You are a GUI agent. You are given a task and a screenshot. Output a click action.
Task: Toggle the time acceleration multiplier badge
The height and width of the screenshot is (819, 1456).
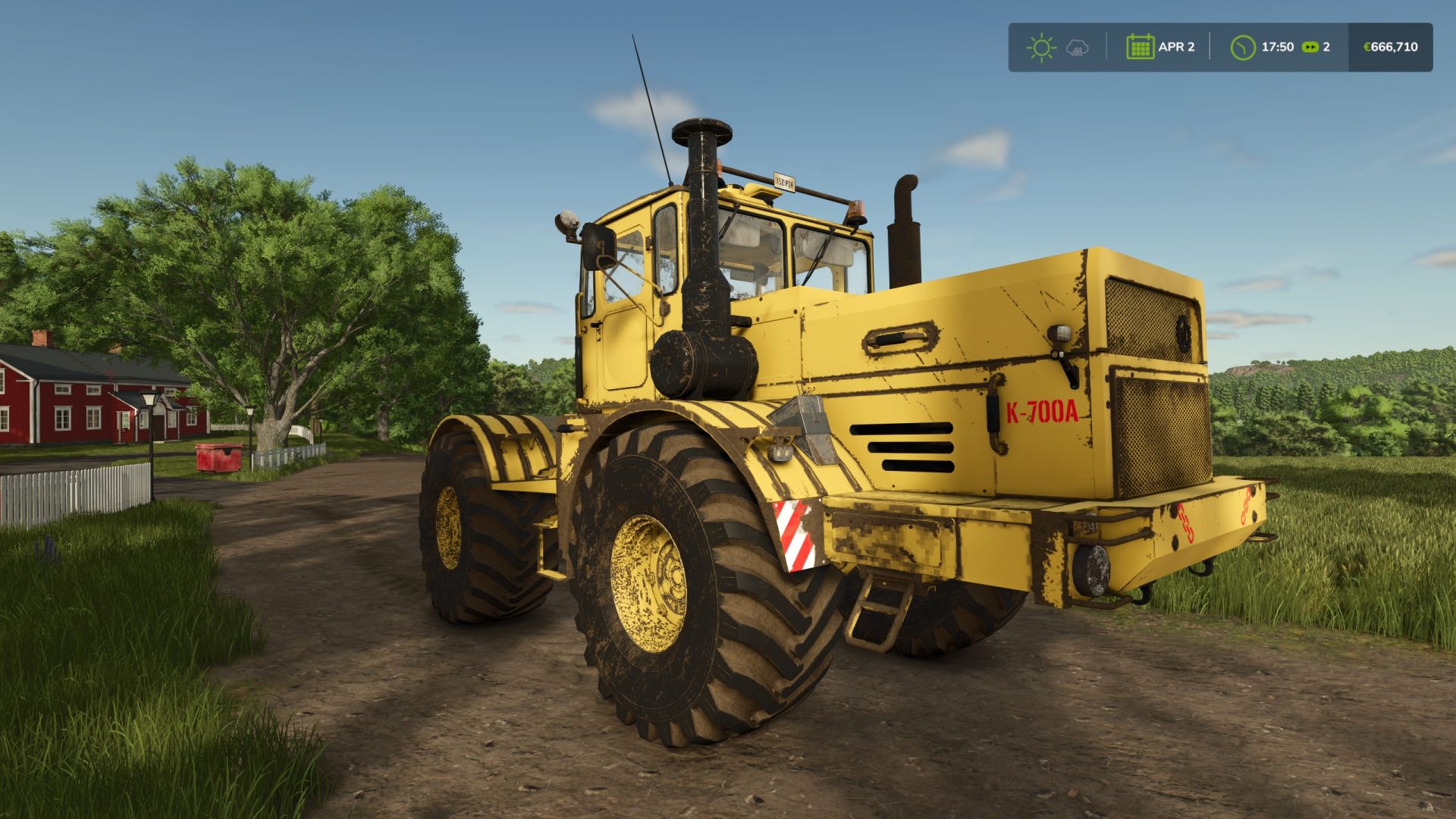click(1310, 46)
